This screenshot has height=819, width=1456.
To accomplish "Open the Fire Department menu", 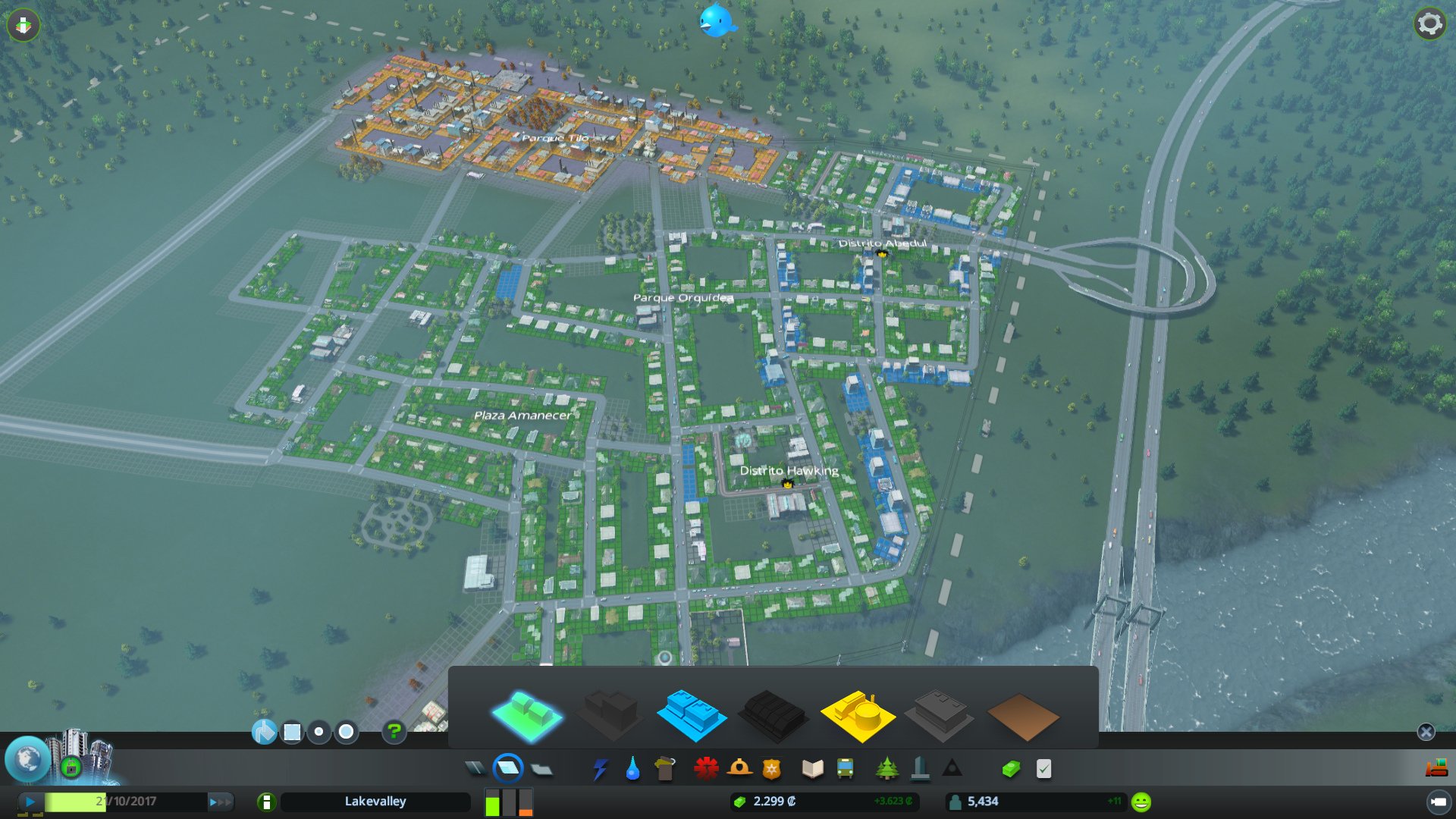I will [x=738, y=768].
